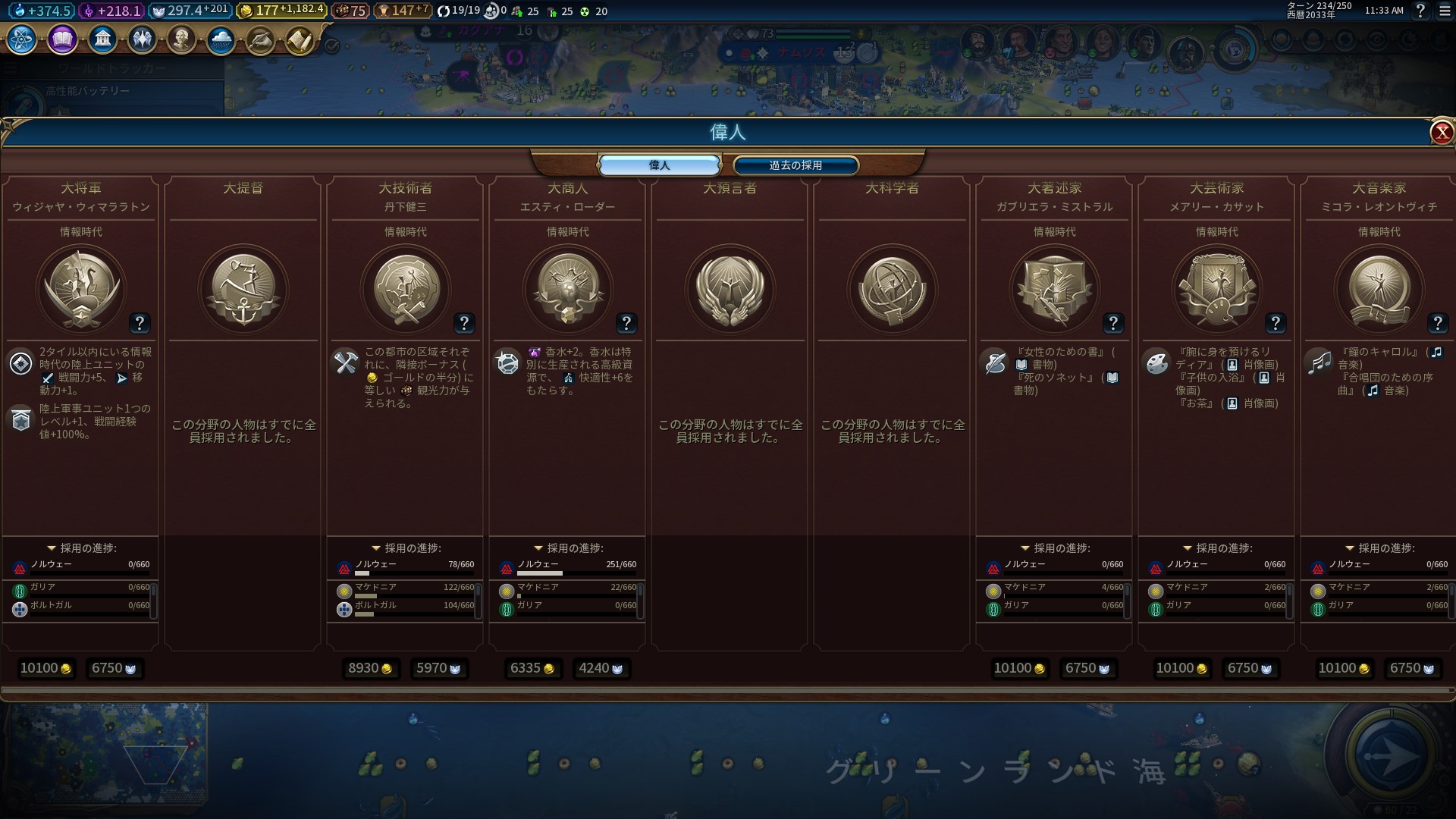Screen dimensions: 1456x819
Task: Switch to the 過去の採用 tab
Action: [x=795, y=165]
